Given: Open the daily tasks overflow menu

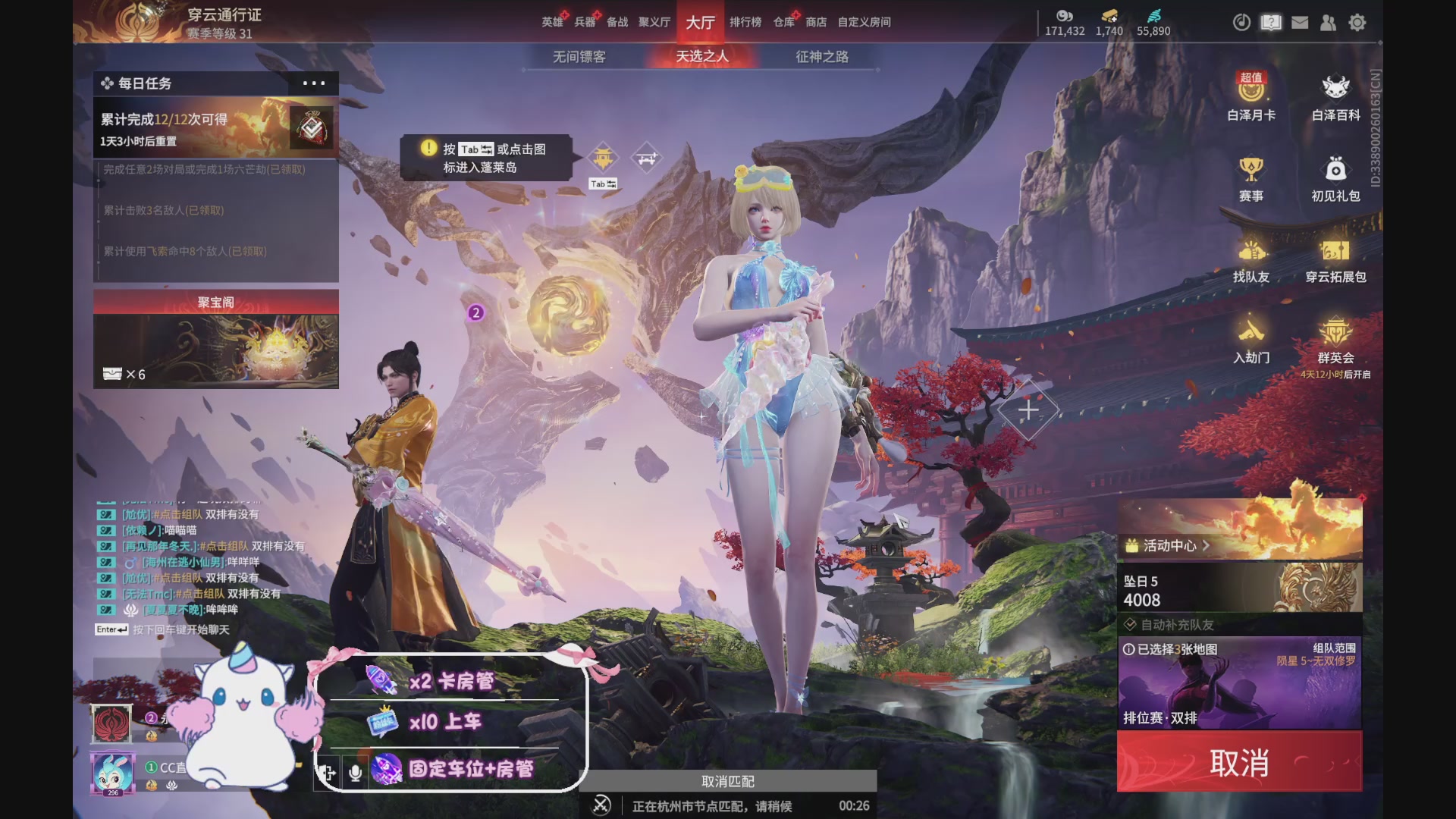Looking at the screenshot, I should (x=314, y=83).
